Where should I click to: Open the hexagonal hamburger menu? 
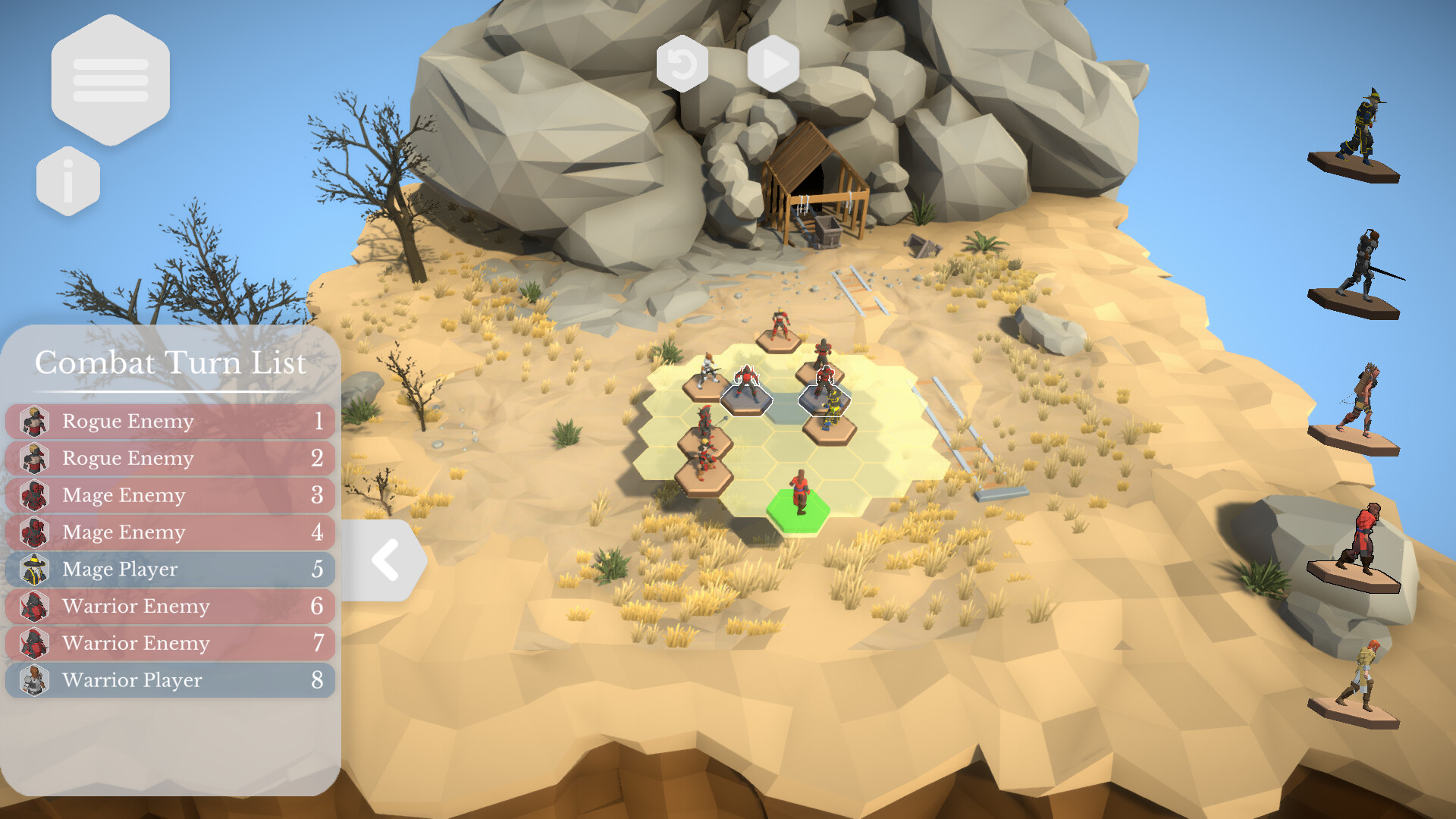(111, 81)
